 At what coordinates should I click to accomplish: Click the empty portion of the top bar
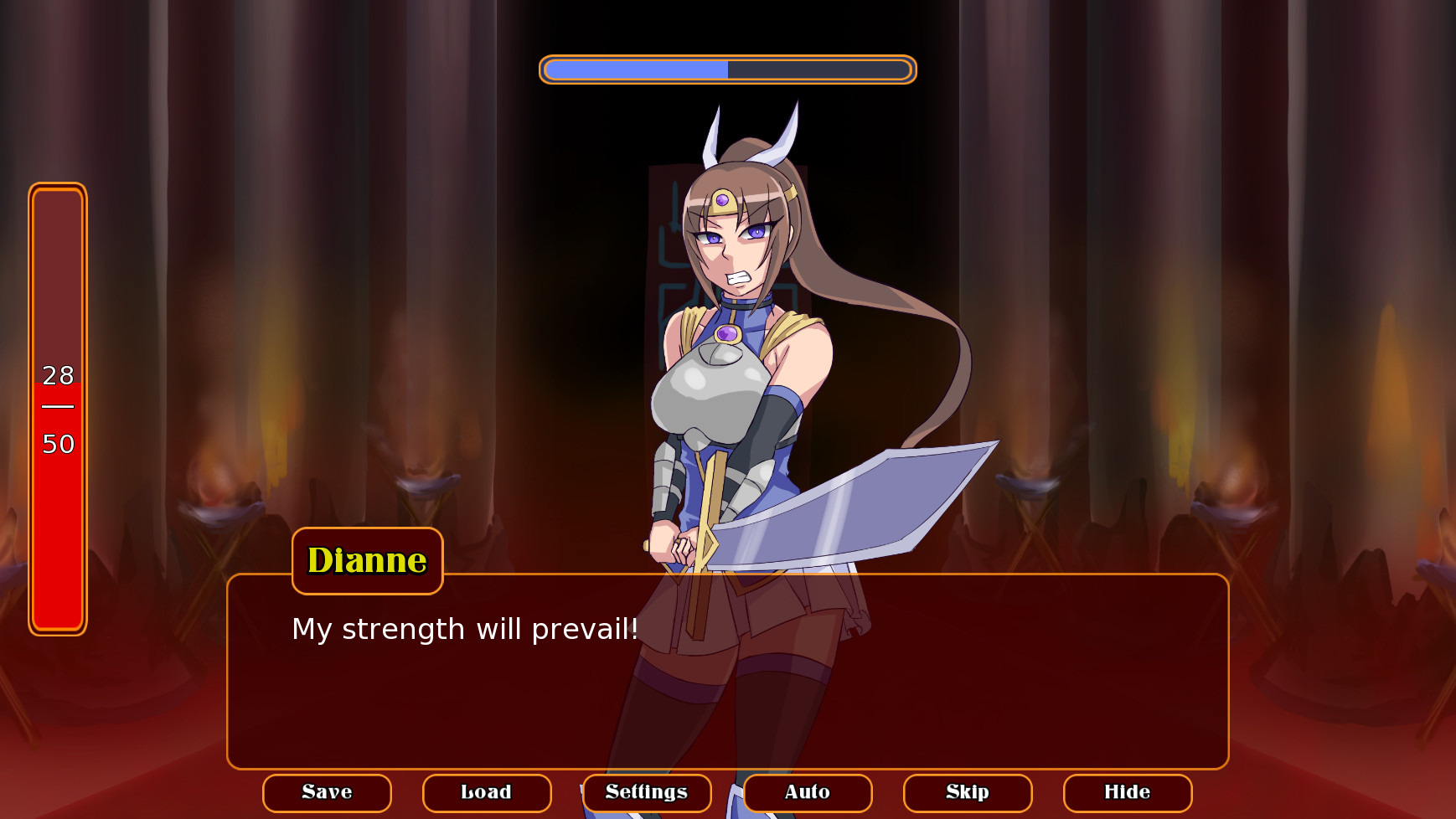[x=817, y=70]
